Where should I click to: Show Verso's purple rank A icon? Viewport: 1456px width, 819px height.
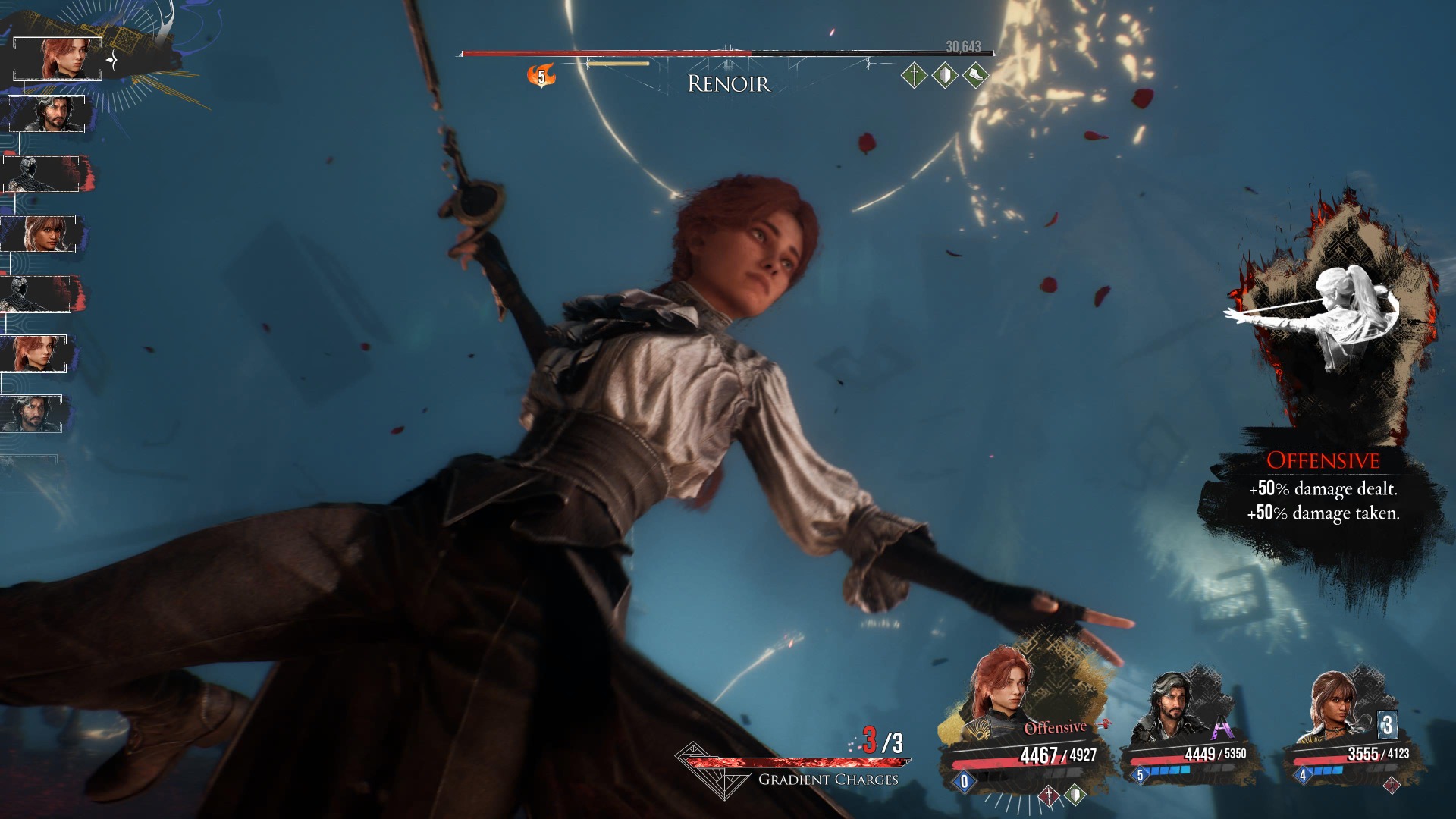[x=1221, y=730]
